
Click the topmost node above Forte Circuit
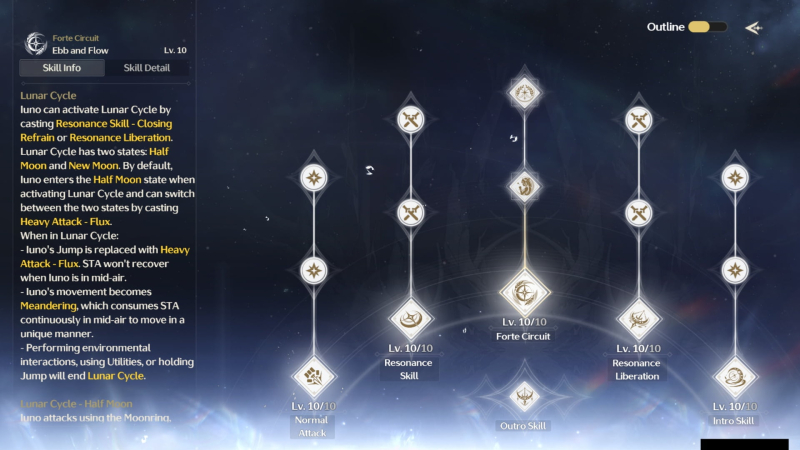pyautogui.click(x=524, y=93)
